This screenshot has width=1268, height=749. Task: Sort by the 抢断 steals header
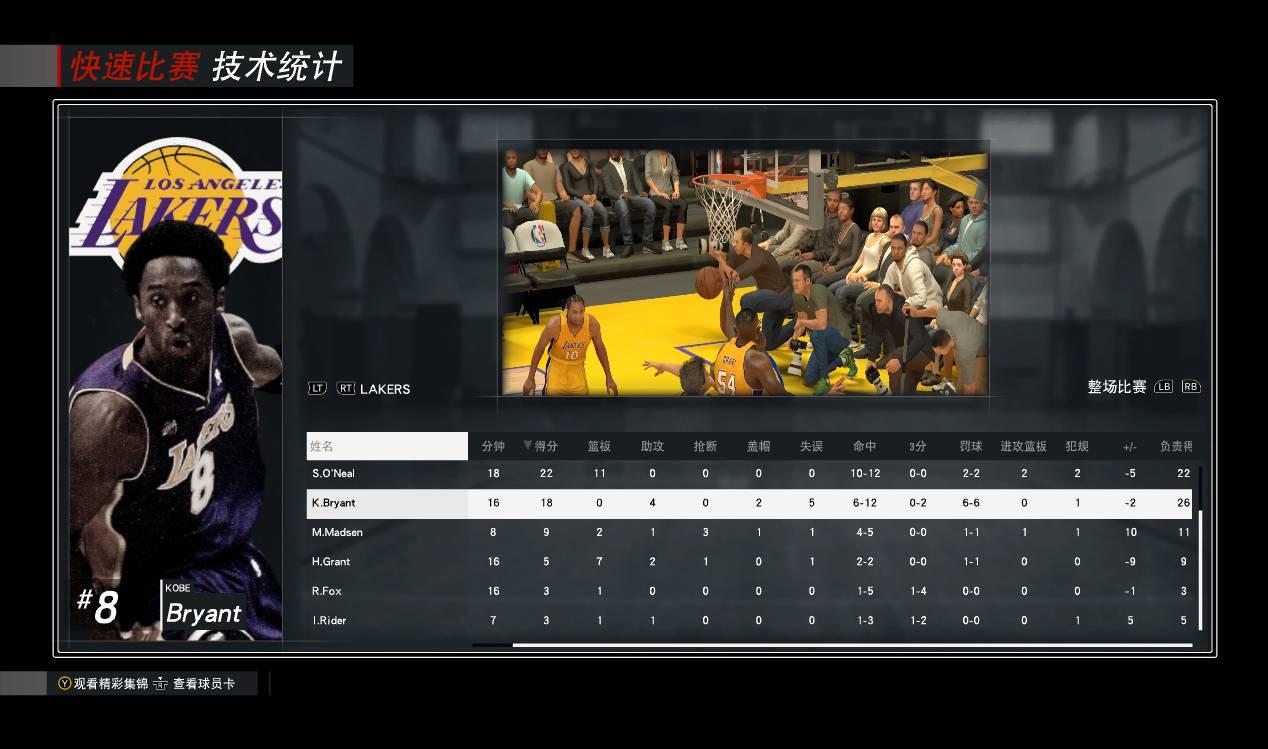(705, 446)
